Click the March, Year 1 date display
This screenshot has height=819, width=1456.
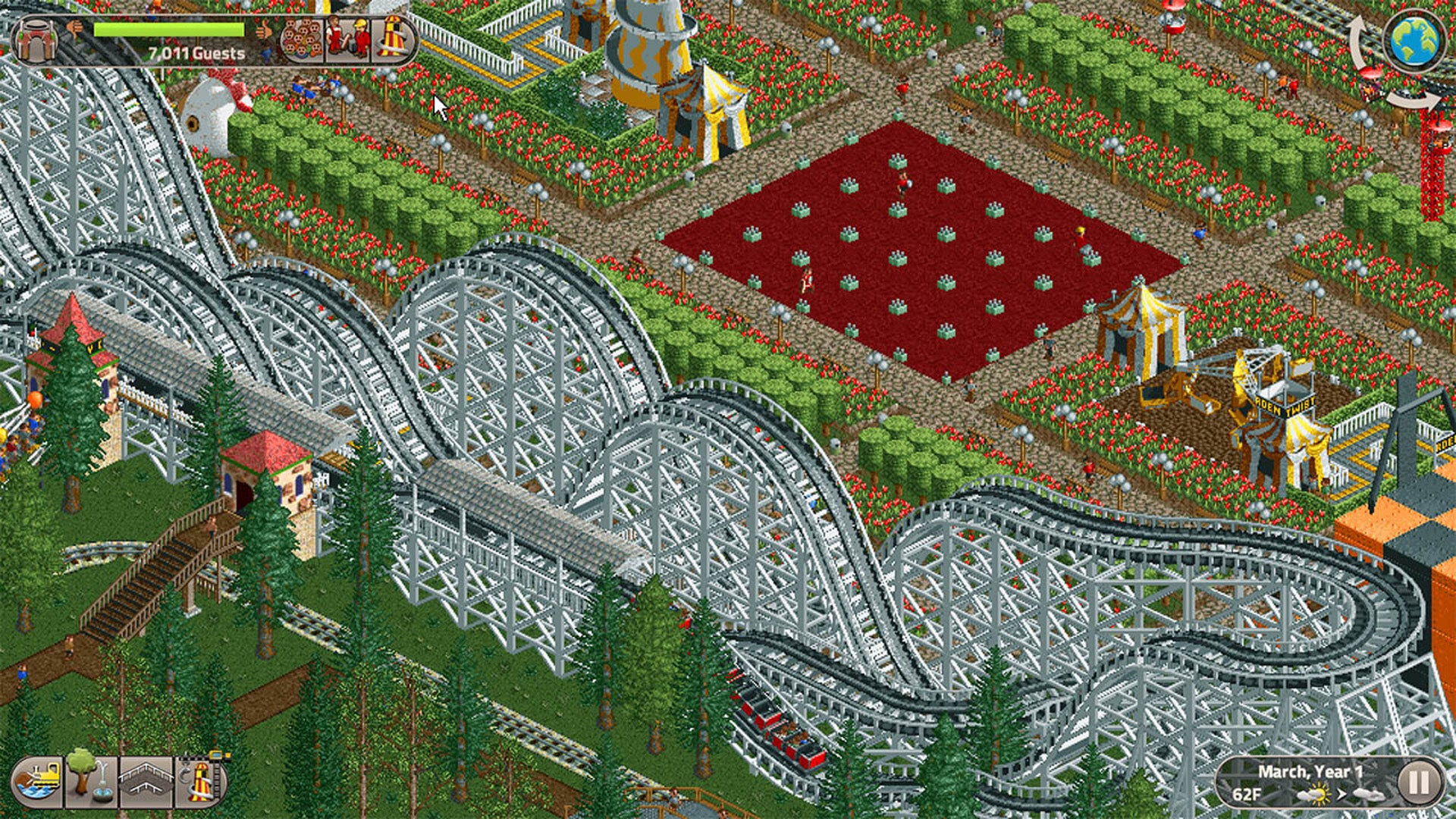coord(1311,772)
